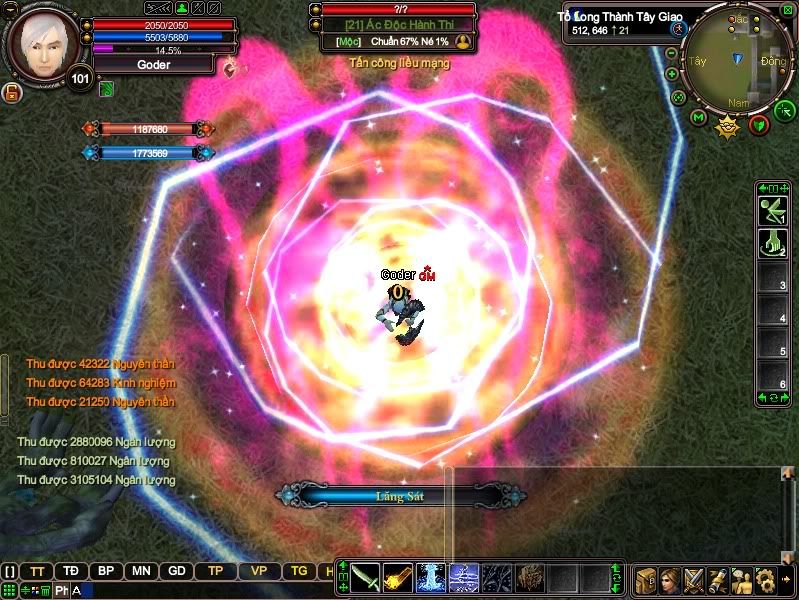Open the BP chat tab

(105, 571)
